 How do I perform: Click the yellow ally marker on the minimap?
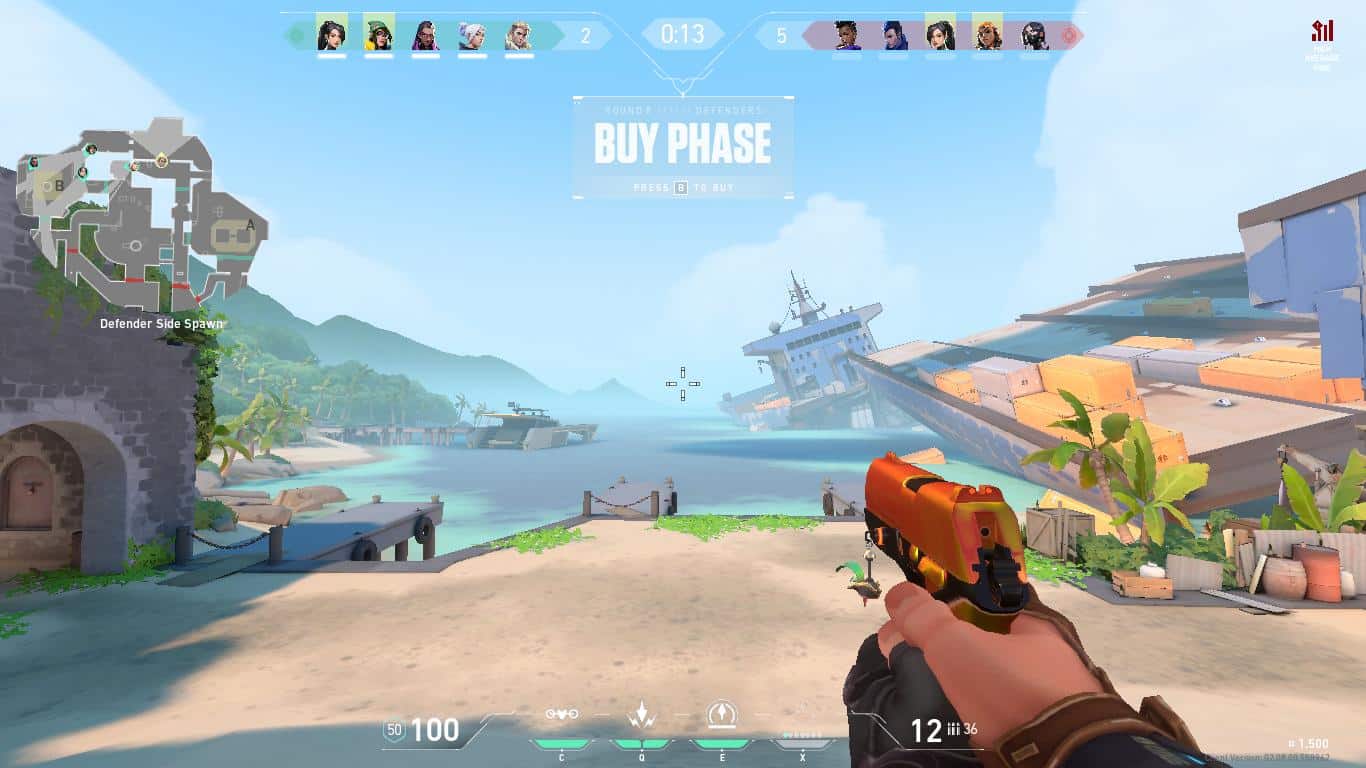point(161,162)
